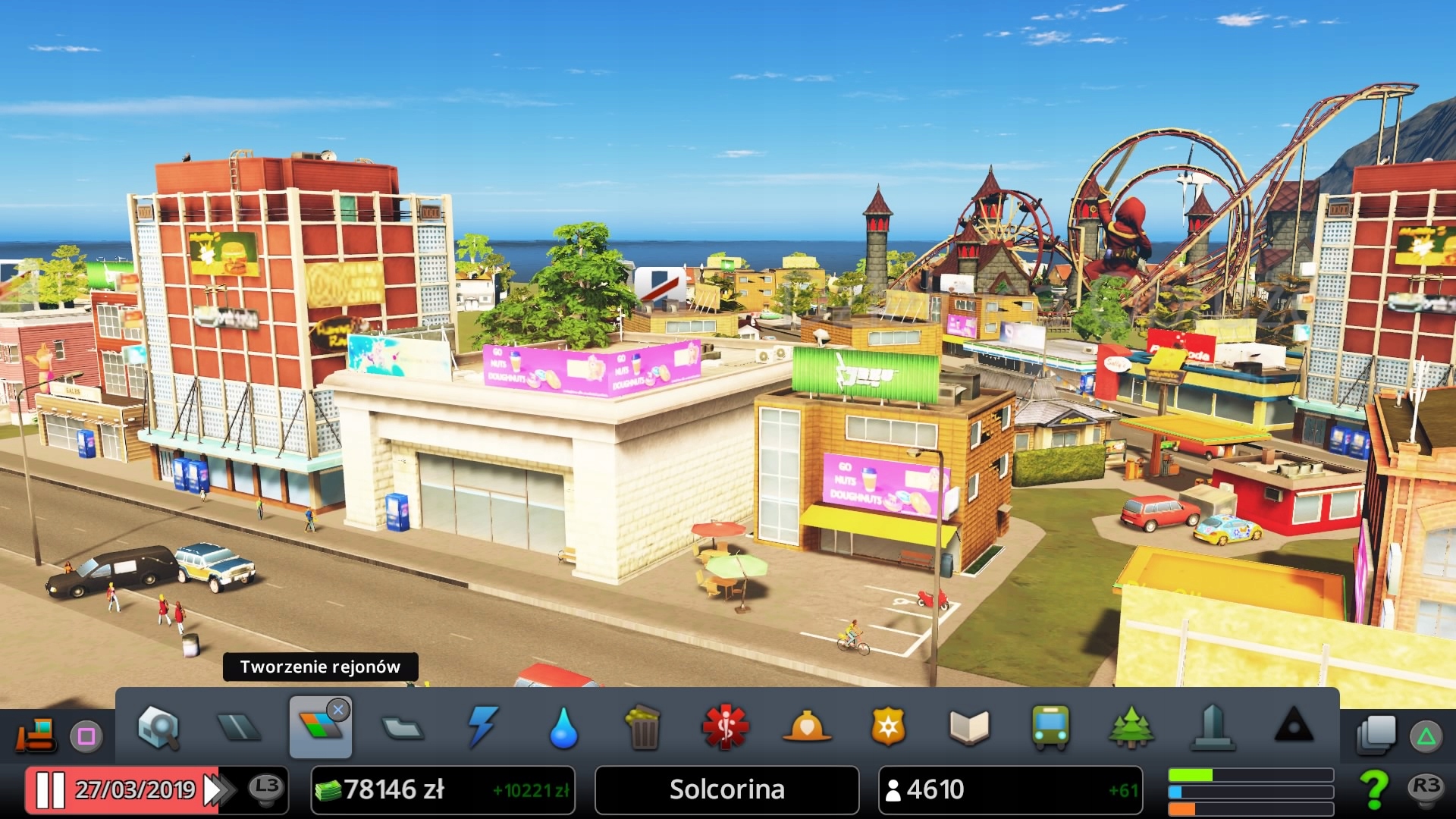Open the electricity lightning bolt menu
This screenshot has width=1456, height=819.
click(x=482, y=728)
